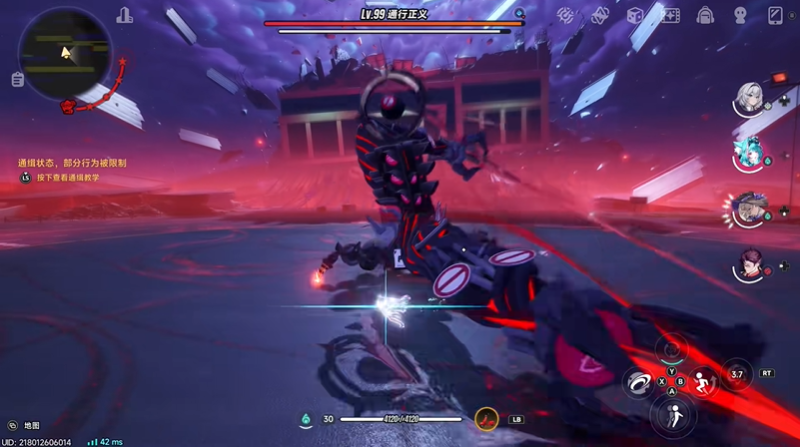This screenshot has height=447, width=800.
Task: Activate the swirl attack skill button
Action: pos(637,381)
